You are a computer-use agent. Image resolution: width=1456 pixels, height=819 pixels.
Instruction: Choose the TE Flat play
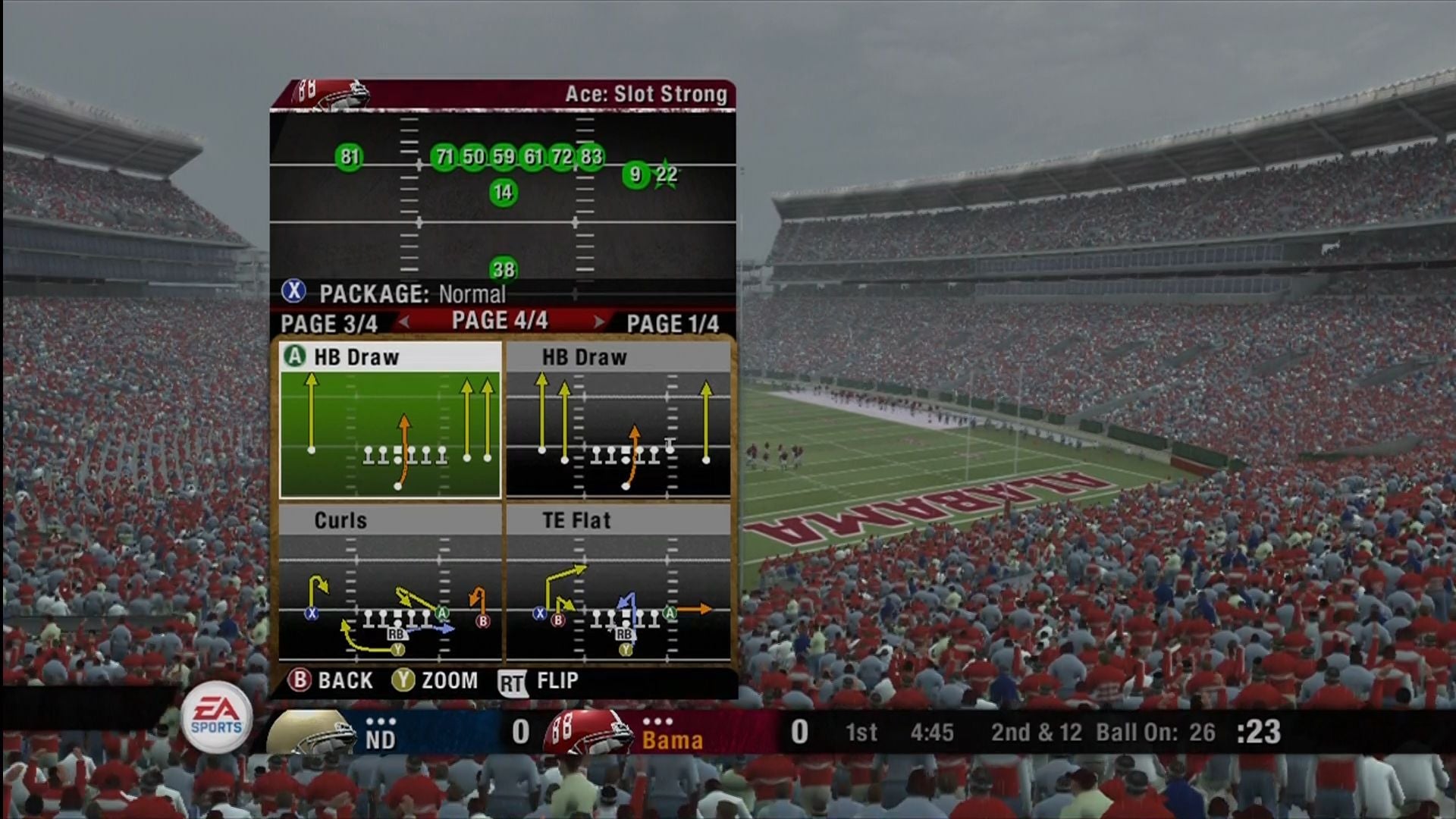(618, 584)
